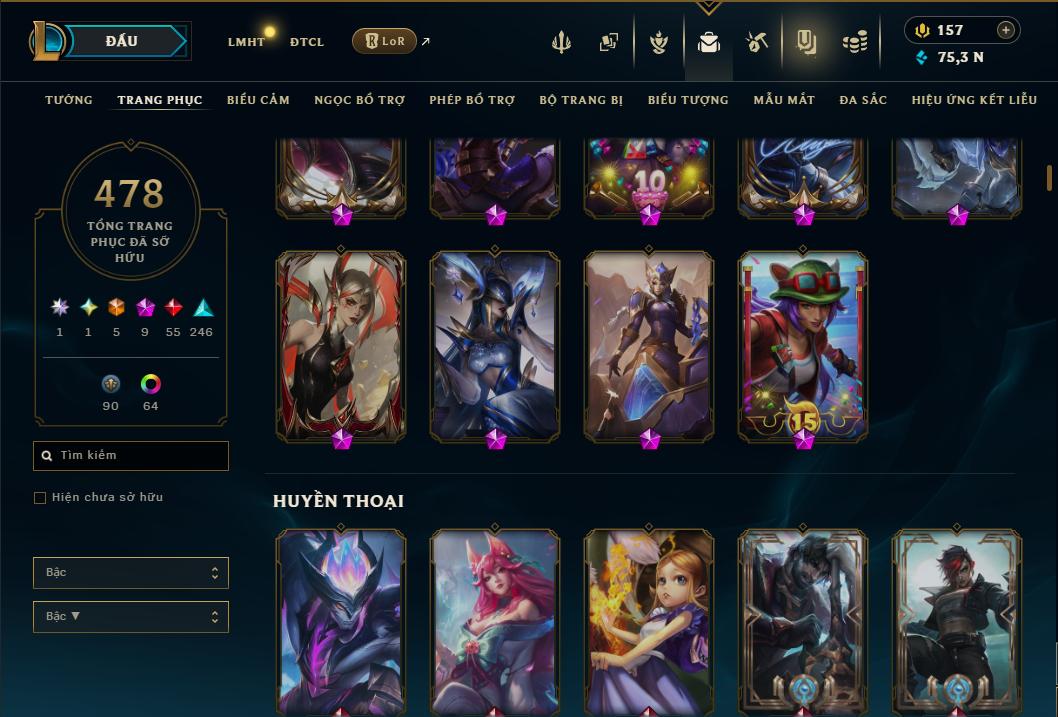Switch to the ĐTCL game tab
The height and width of the screenshot is (717, 1058).
(307, 42)
